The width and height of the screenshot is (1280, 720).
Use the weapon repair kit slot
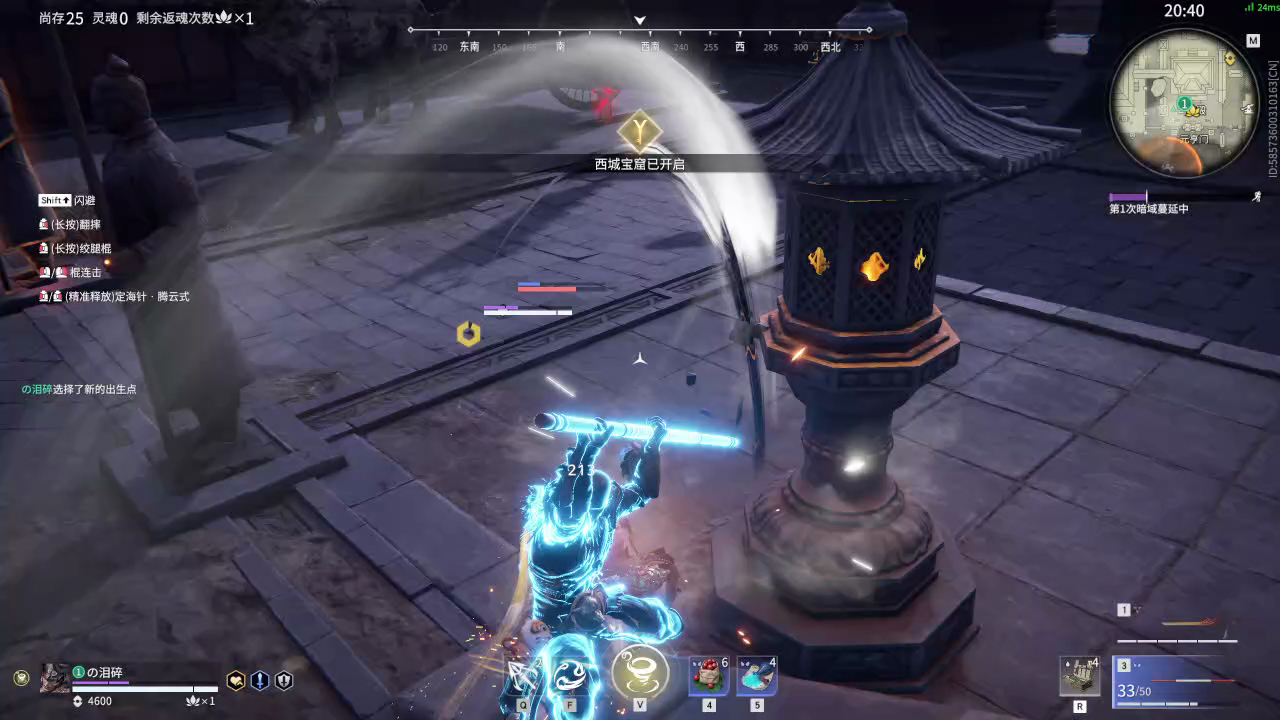click(x=1080, y=676)
